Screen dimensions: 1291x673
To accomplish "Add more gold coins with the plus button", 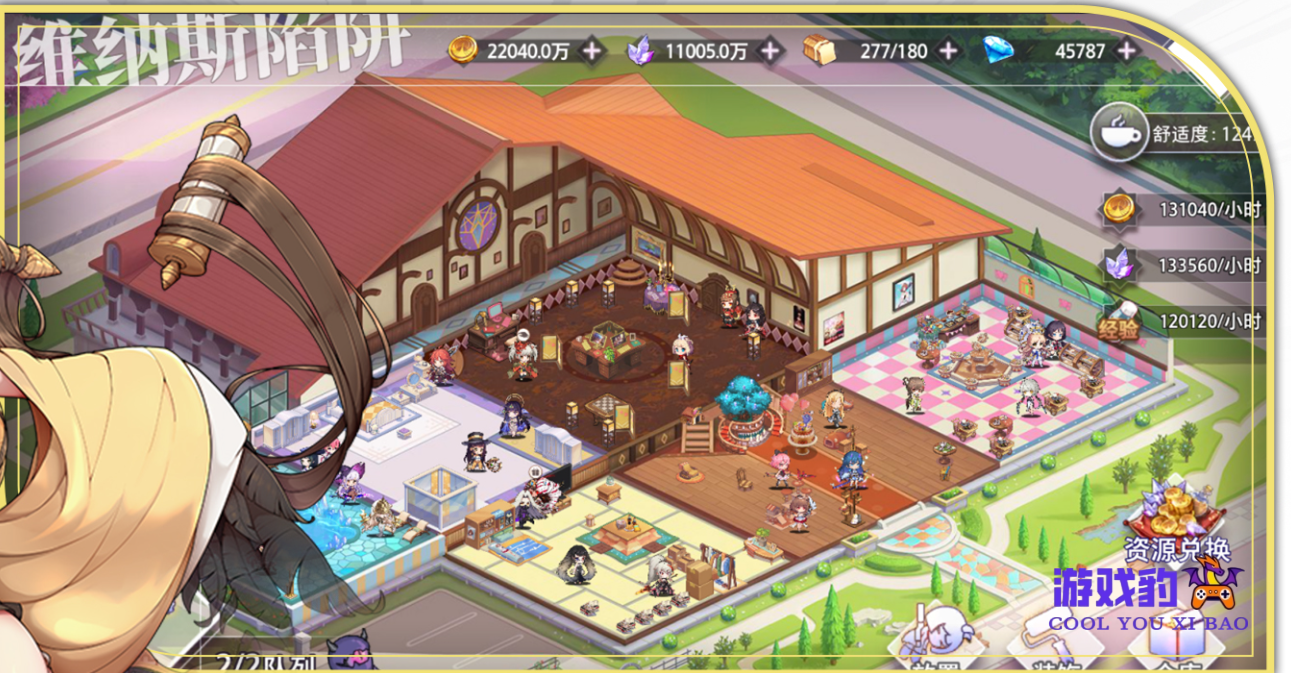I will (x=592, y=50).
